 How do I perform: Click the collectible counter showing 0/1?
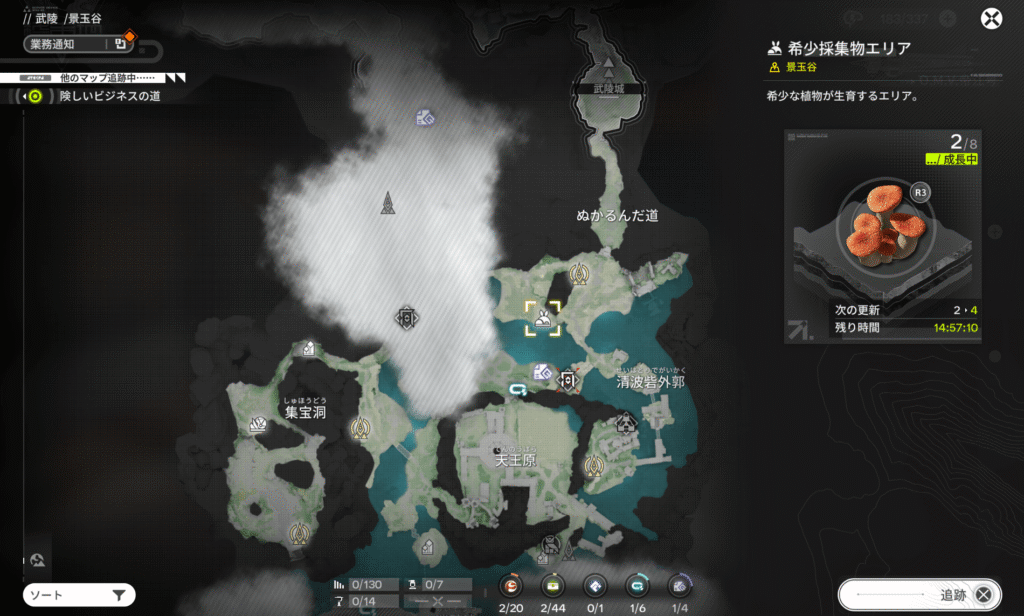tap(595, 587)
